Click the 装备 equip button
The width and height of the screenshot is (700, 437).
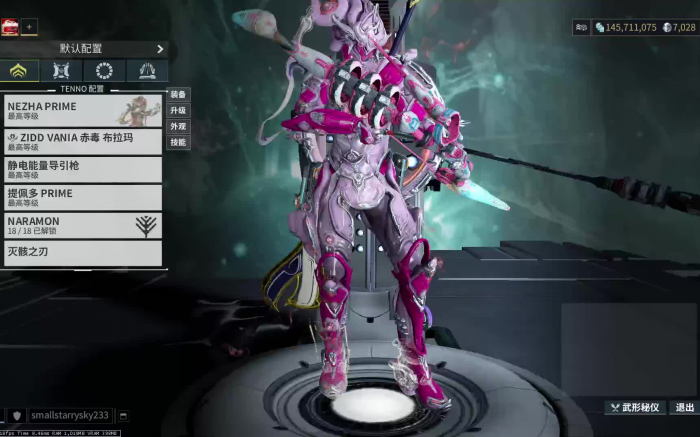(178, 95)
